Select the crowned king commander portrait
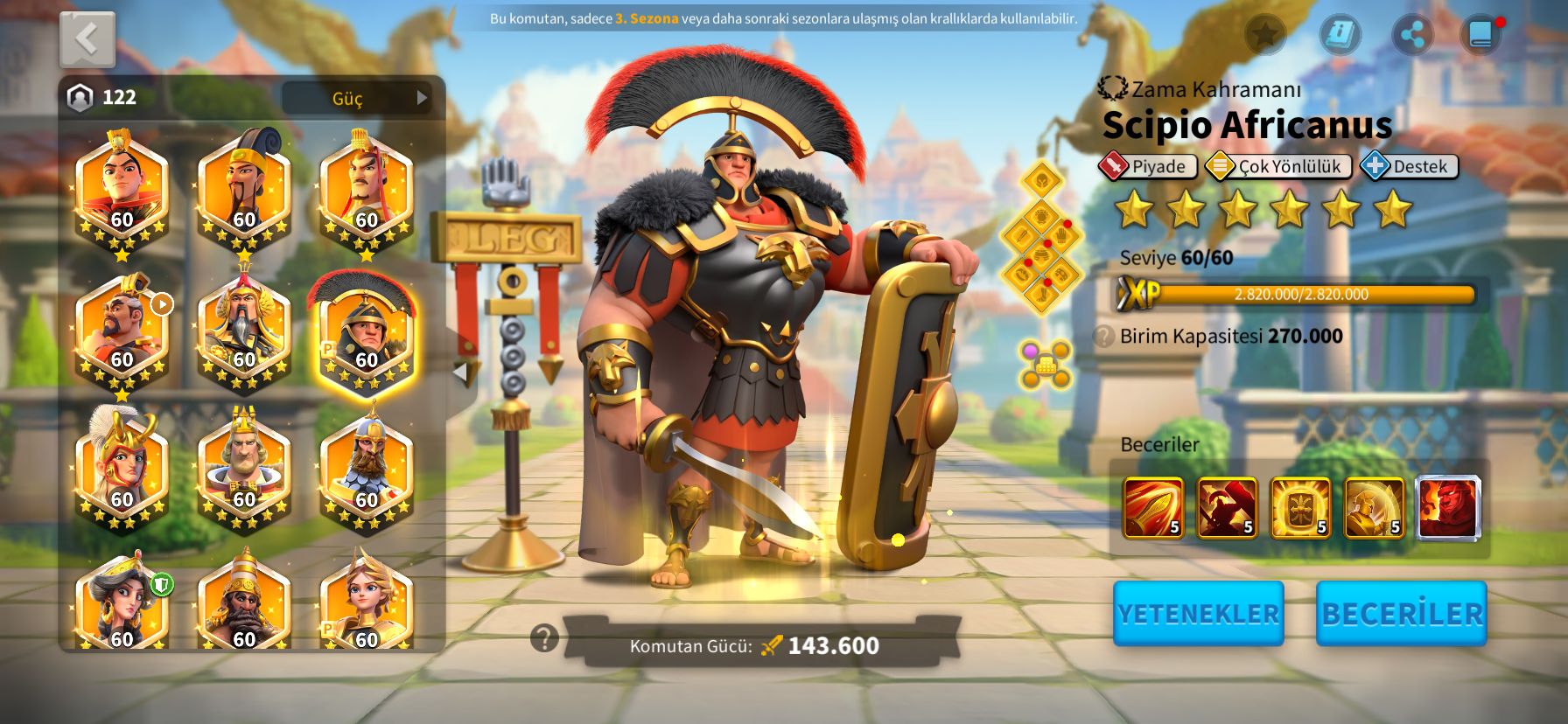 pos(244,468)
